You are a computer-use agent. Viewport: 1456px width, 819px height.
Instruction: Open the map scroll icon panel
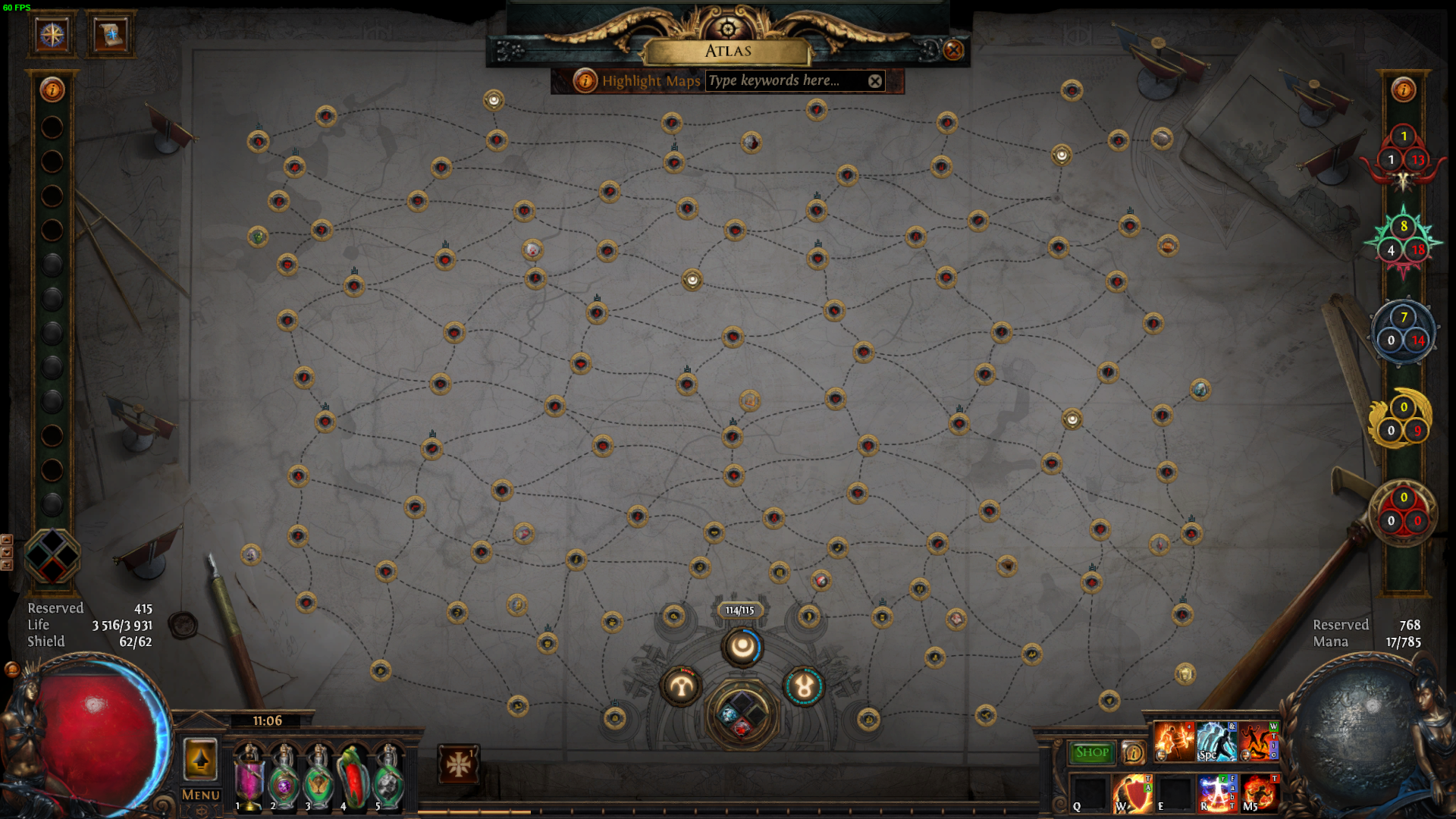pyautogui.click(x=111, y=34)
